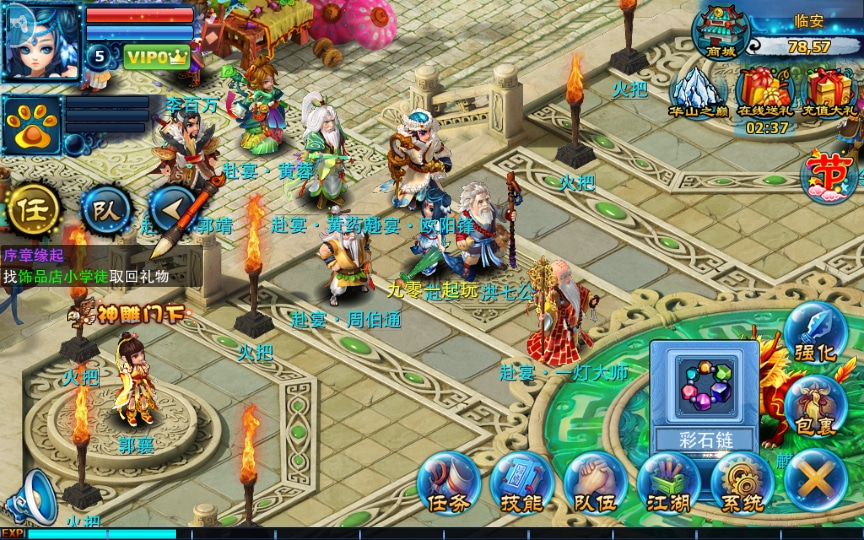Open the 华山之巅 mountain event
This screenshot has height=540, width=864.
coord(699,93)
